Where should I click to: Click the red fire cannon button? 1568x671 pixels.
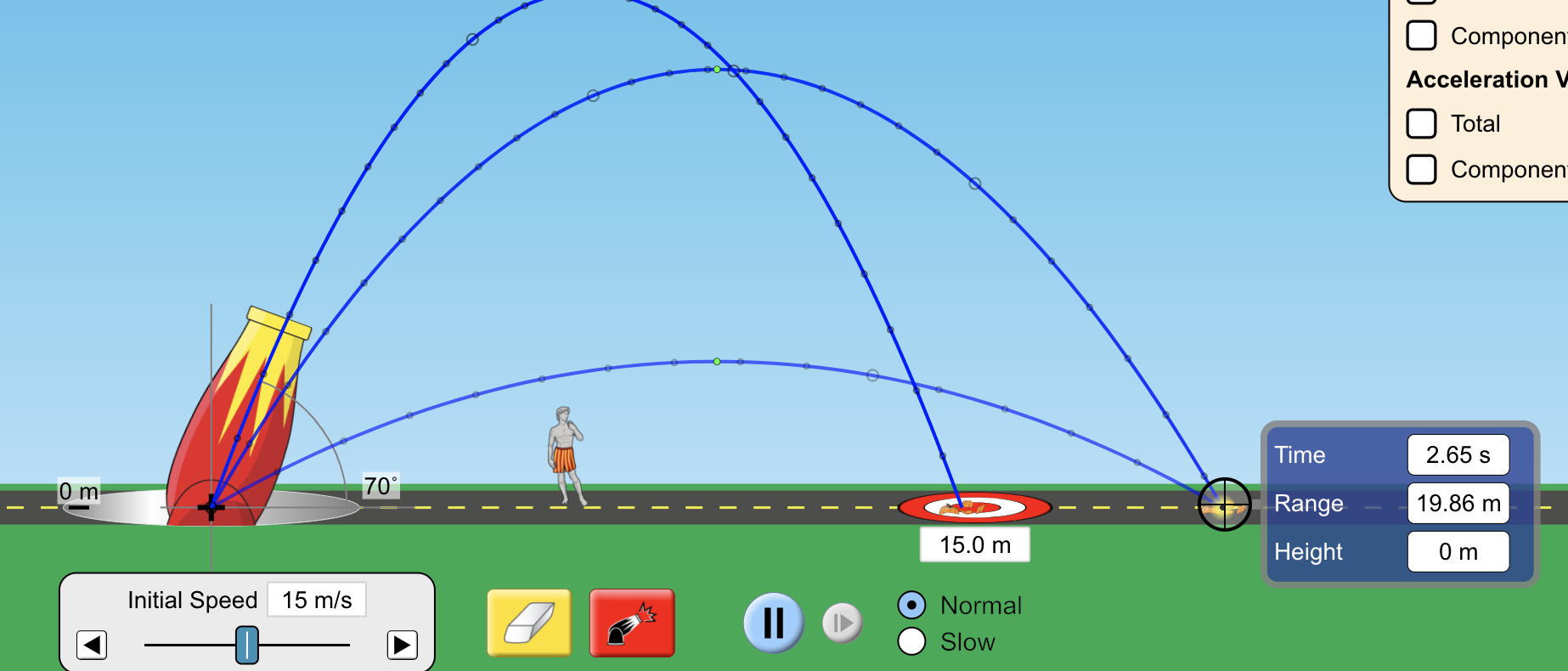point(631,622)
